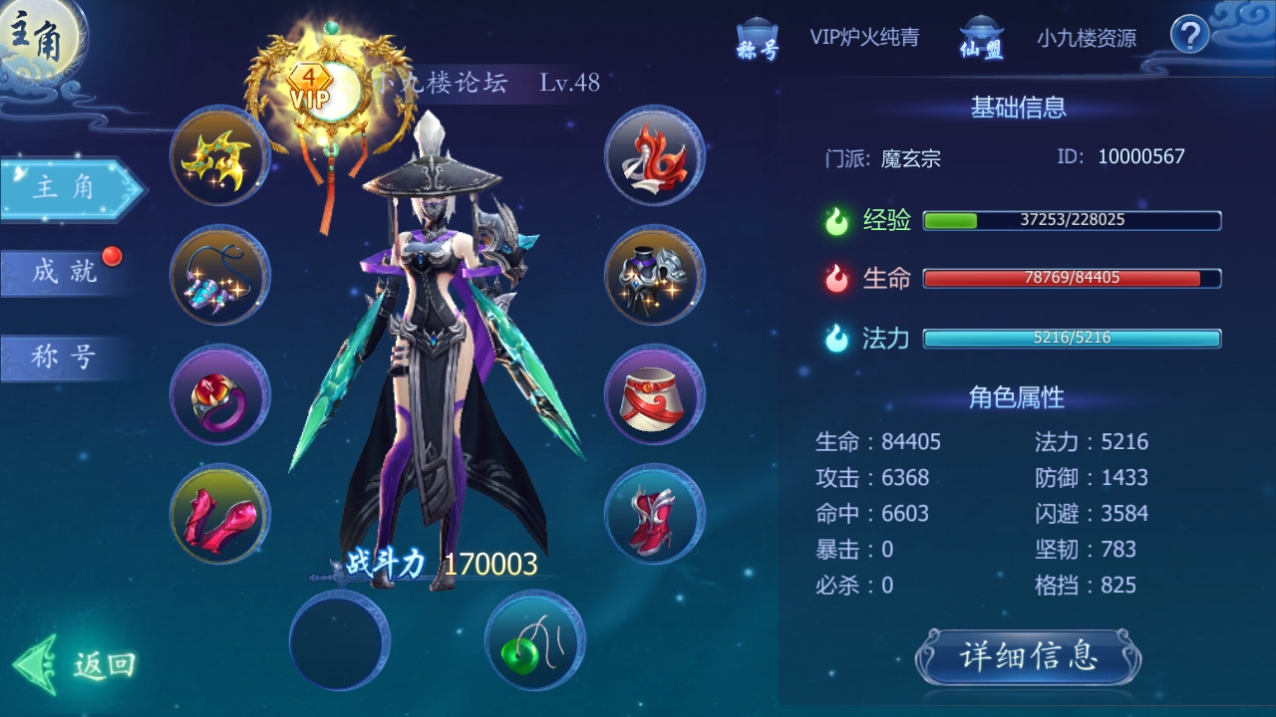Switch to the 主角 tab
1276x717 pixels.
(66, 188)
